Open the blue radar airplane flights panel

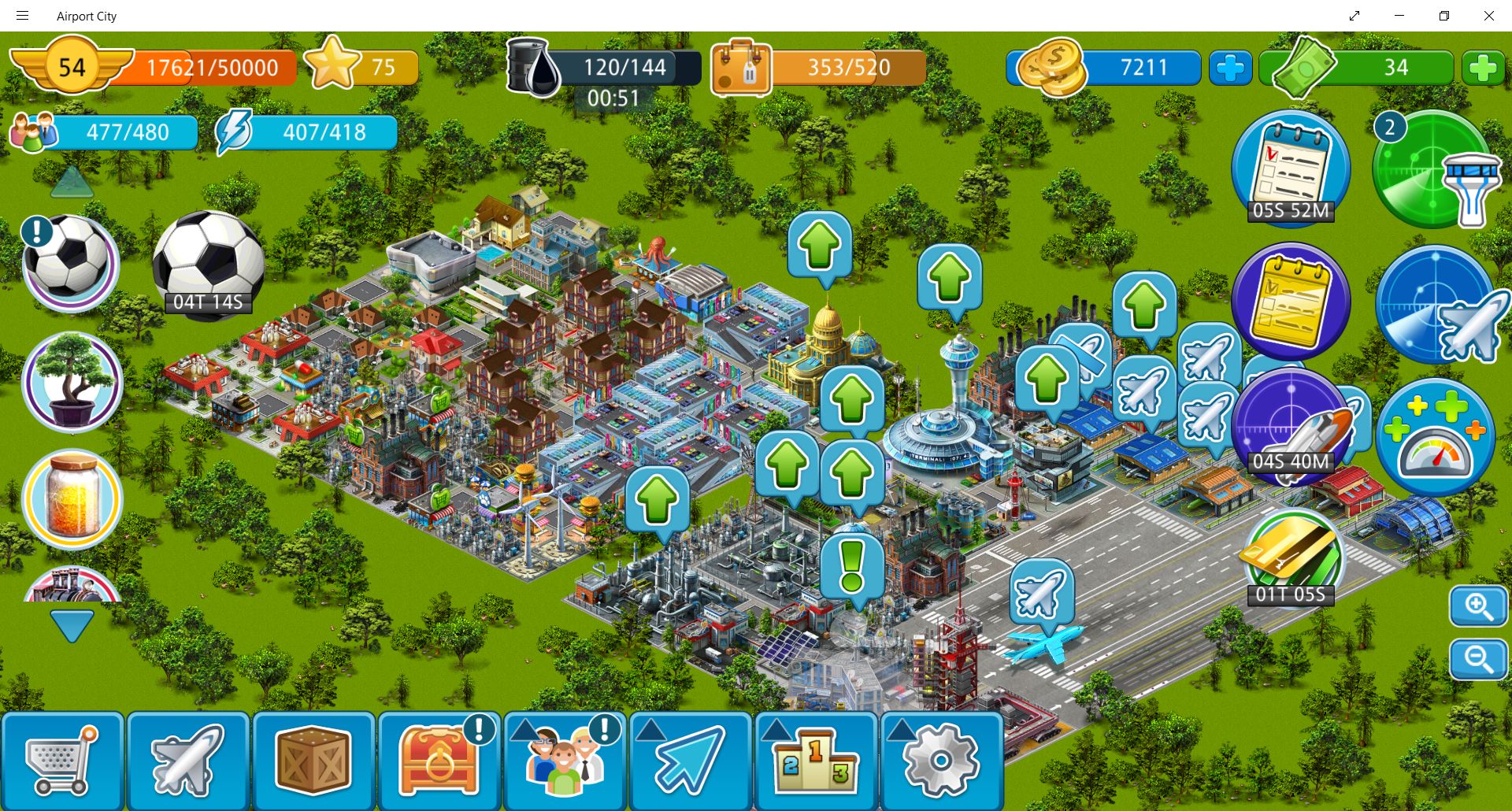pyautogui.click(x=1436, y=306)
